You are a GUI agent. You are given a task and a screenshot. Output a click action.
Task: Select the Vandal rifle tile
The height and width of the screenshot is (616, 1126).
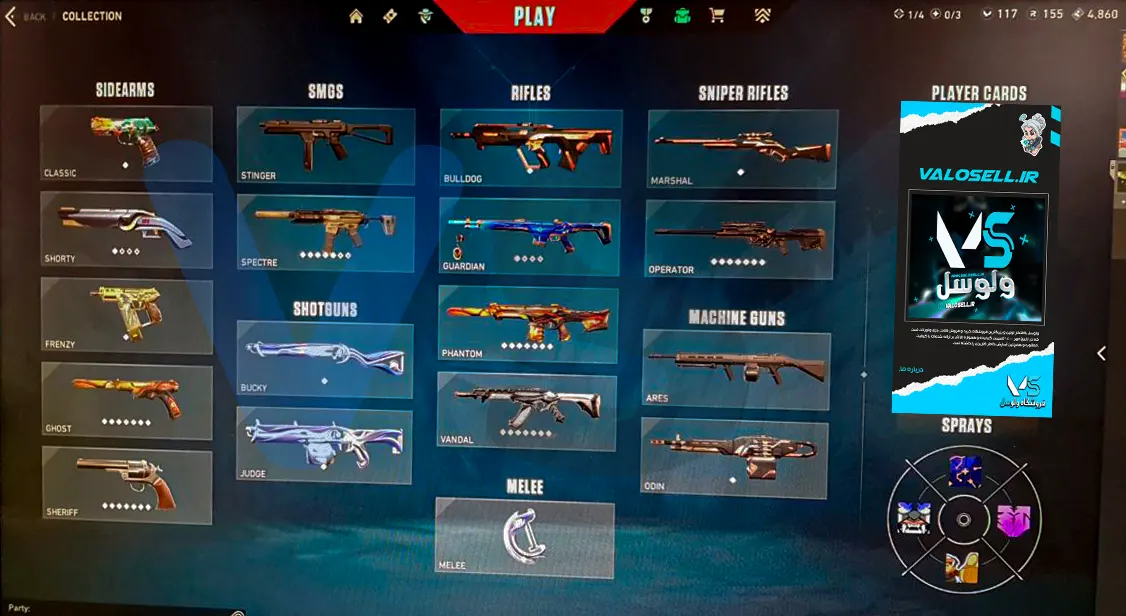tap(527, 410)
